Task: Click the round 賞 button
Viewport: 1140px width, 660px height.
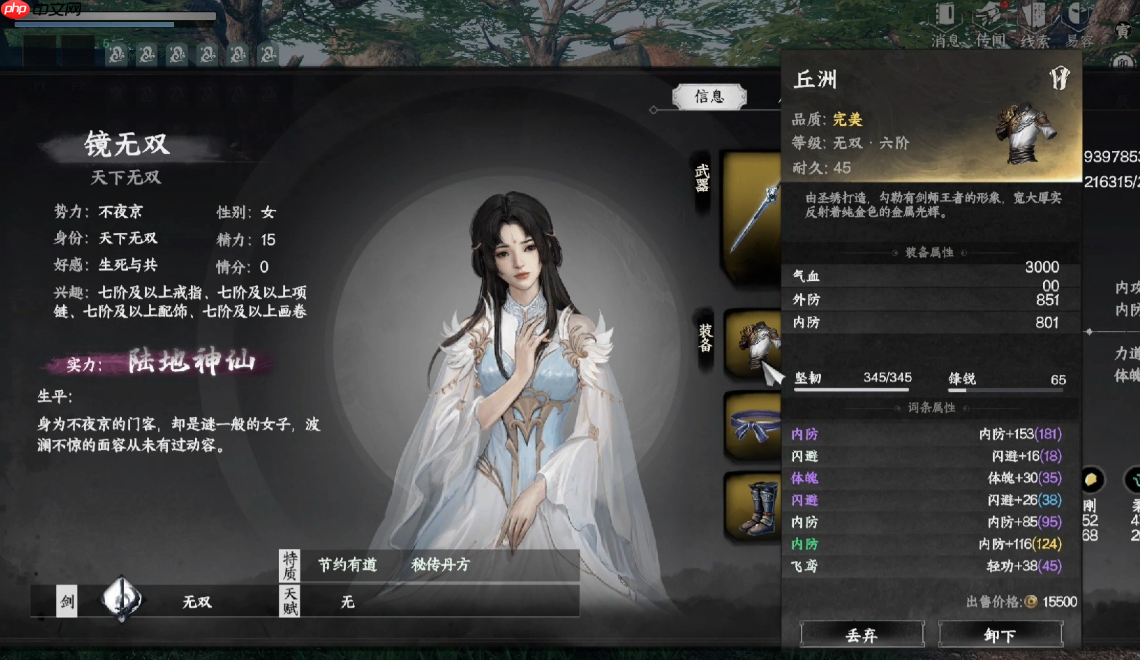Action: tap(1124, 32)
